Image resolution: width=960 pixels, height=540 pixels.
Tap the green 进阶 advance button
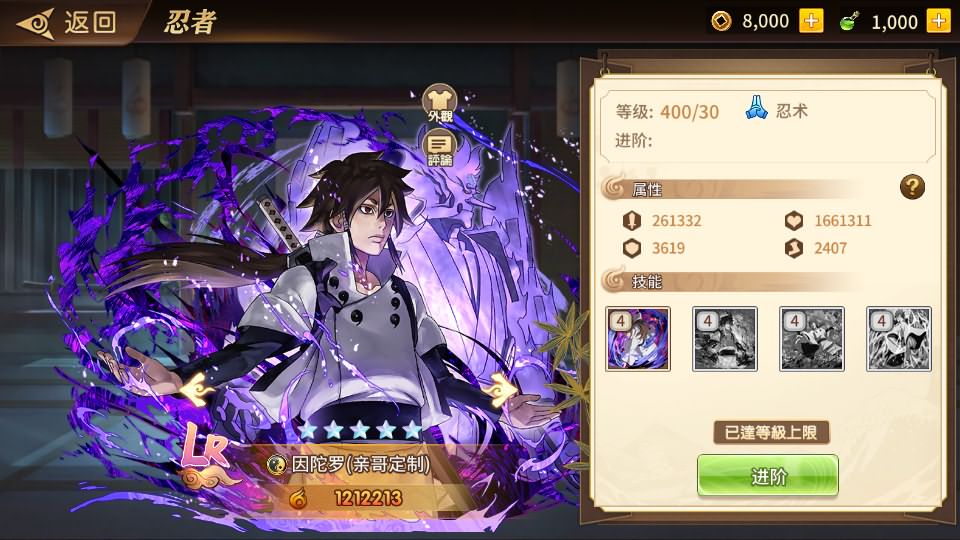pos(767,477)
